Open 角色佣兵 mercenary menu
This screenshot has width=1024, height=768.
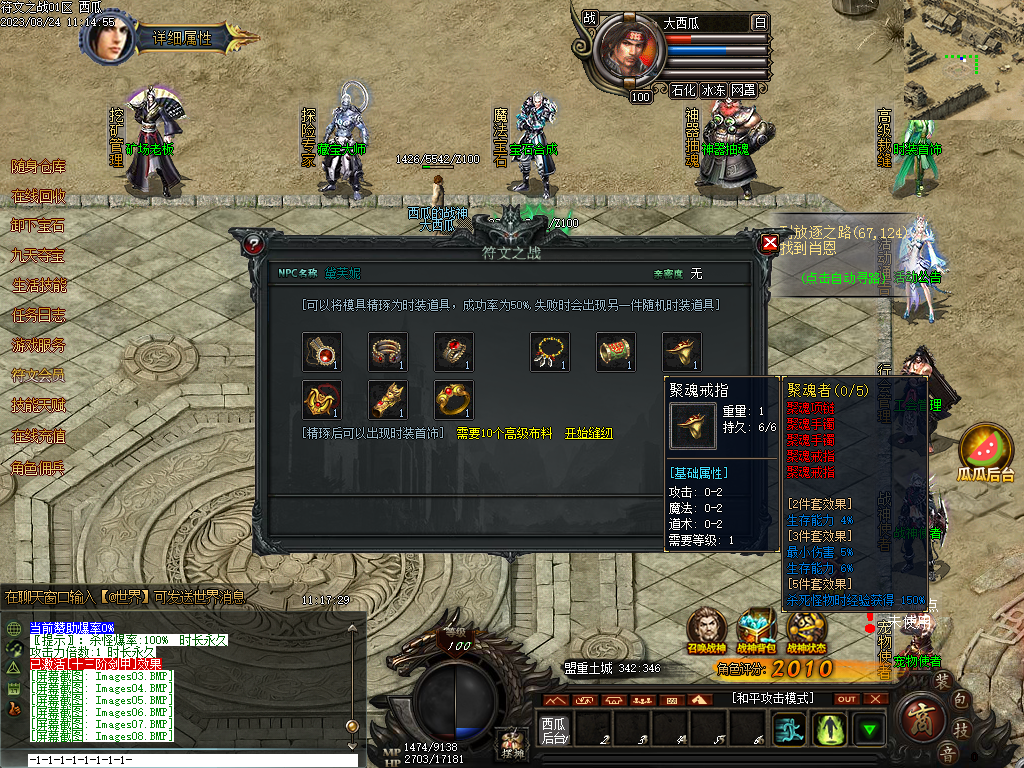coord(38,467)
